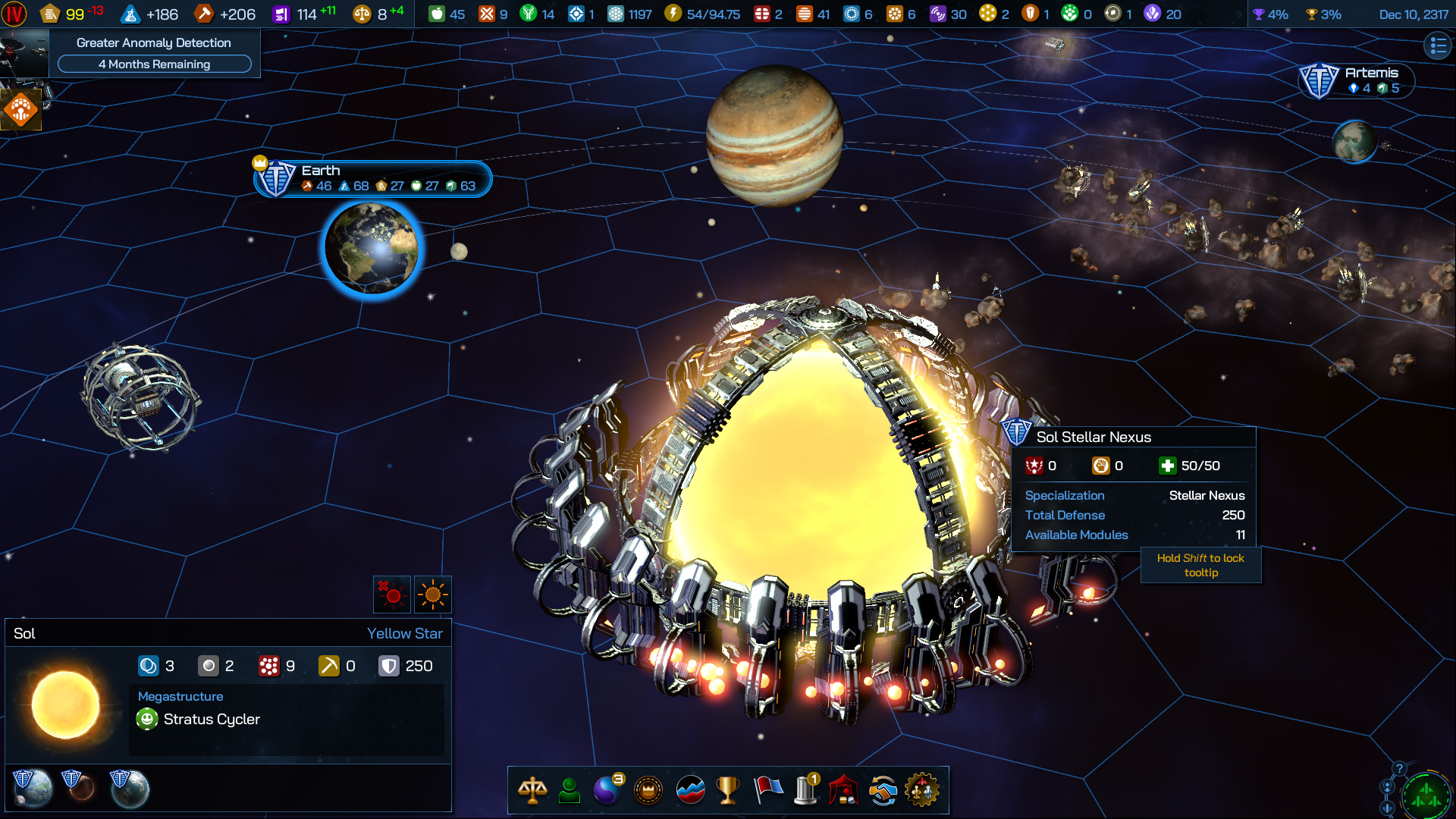Screen dimensions: 1456x819
Task: Open the handshake trade screen
Action: 883,791
